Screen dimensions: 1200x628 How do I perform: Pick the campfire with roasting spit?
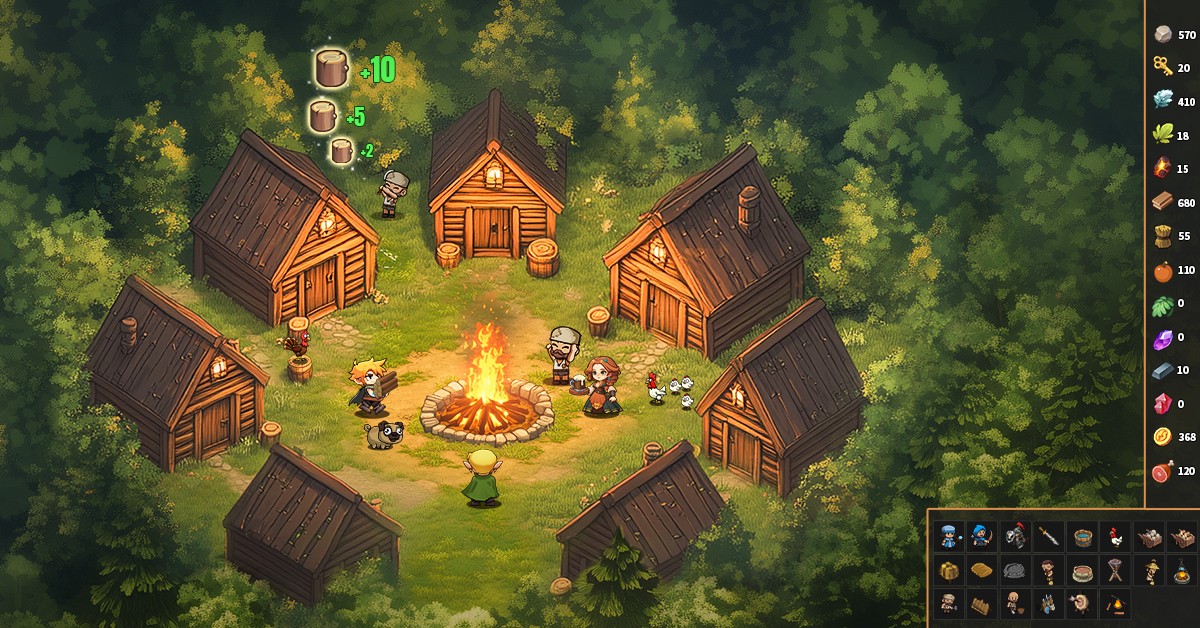(x=1114, y=603)
